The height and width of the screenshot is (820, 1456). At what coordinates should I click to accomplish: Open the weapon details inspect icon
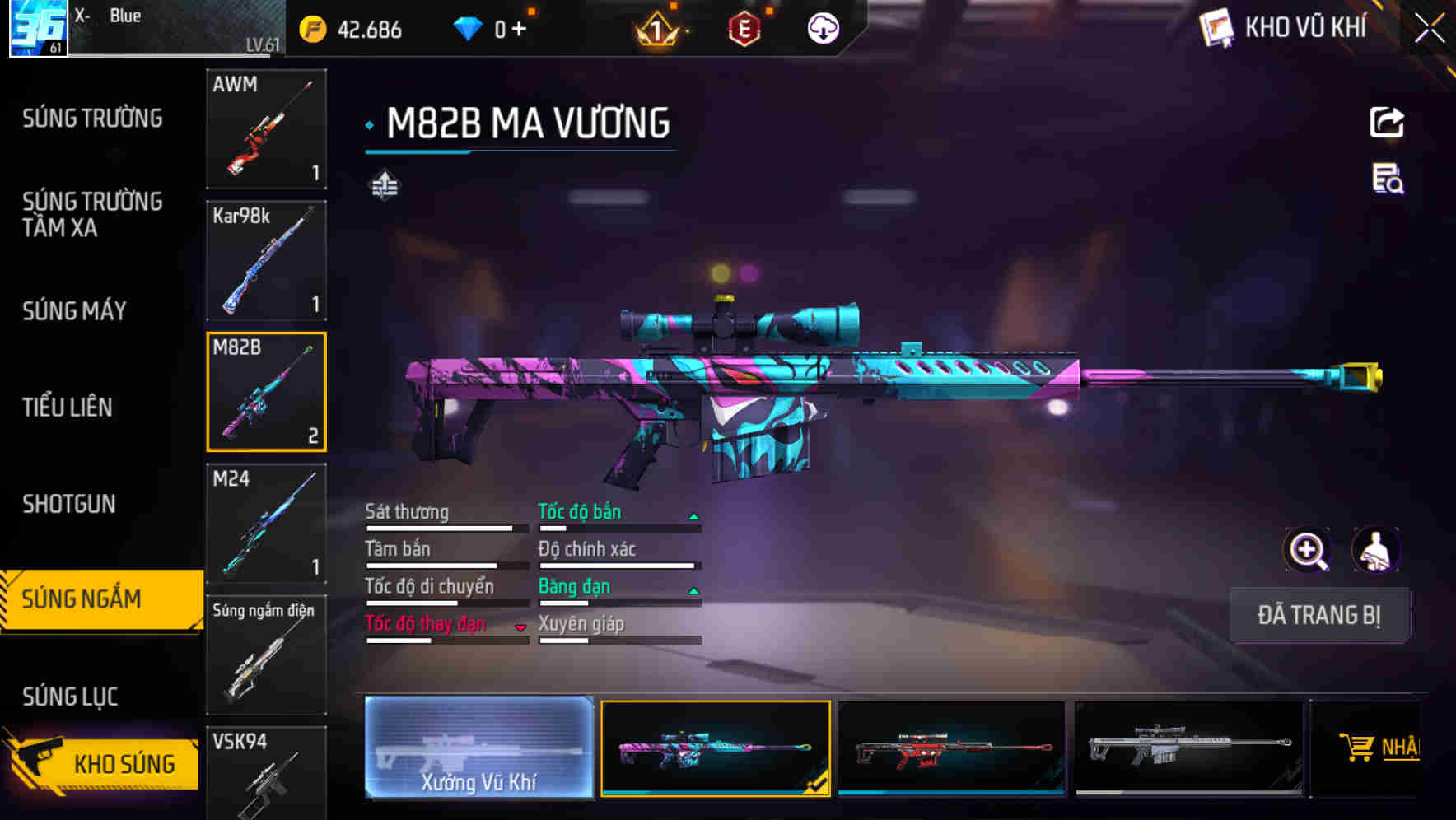coord(1387,184)
